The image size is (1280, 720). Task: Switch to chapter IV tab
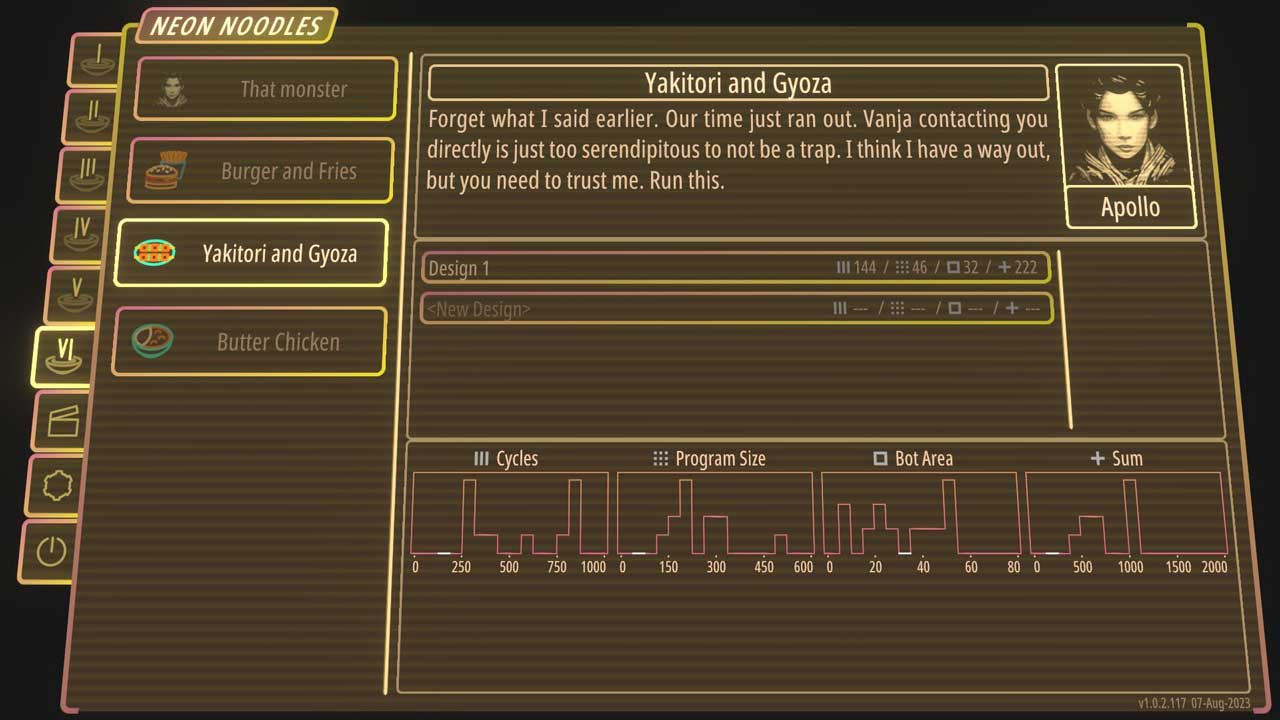(78, 233)
